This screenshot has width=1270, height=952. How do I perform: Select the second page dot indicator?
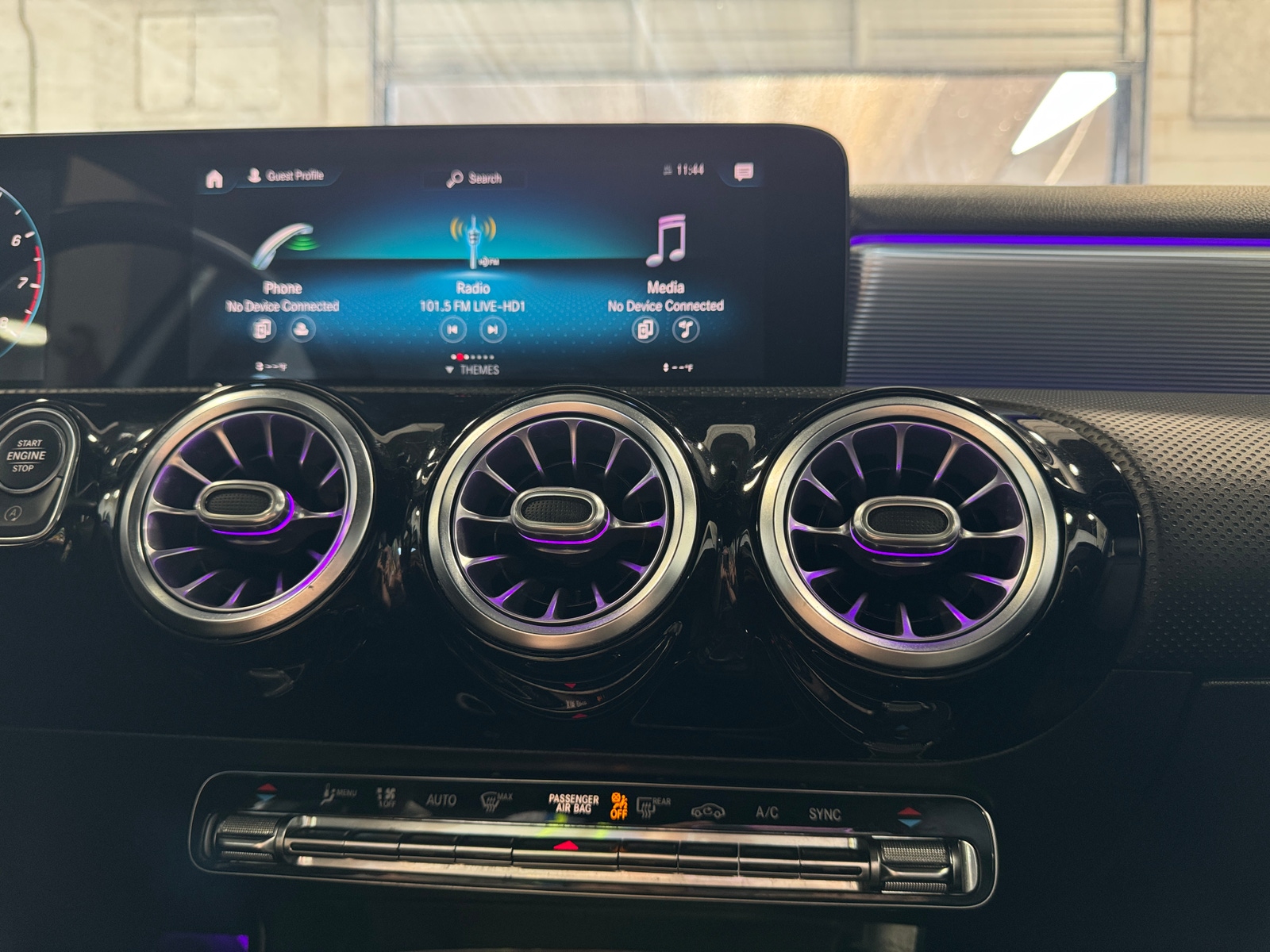pyautogui.click(x=460, y=357)
